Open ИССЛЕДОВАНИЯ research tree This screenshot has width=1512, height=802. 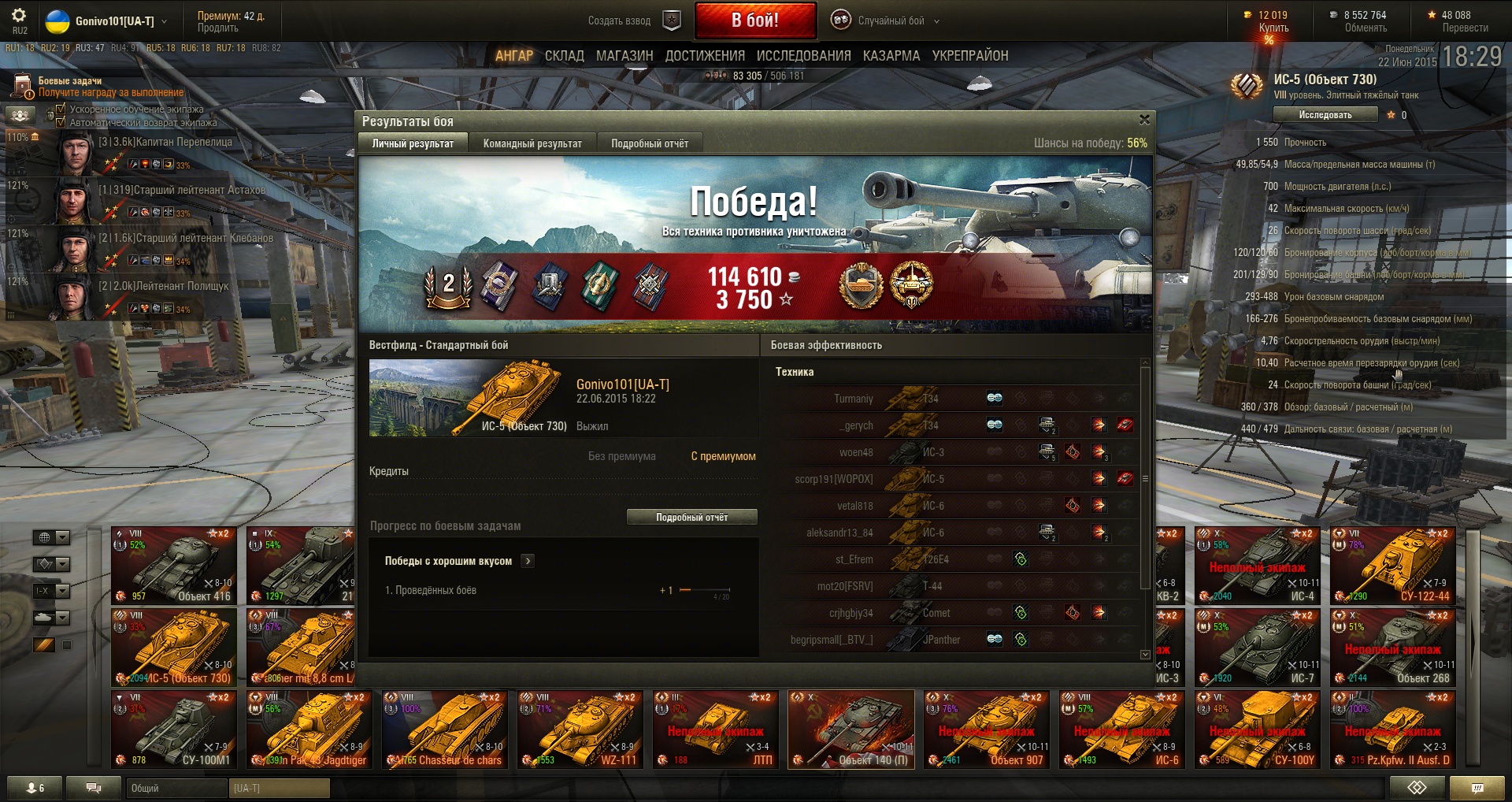(x=803, y=56)
